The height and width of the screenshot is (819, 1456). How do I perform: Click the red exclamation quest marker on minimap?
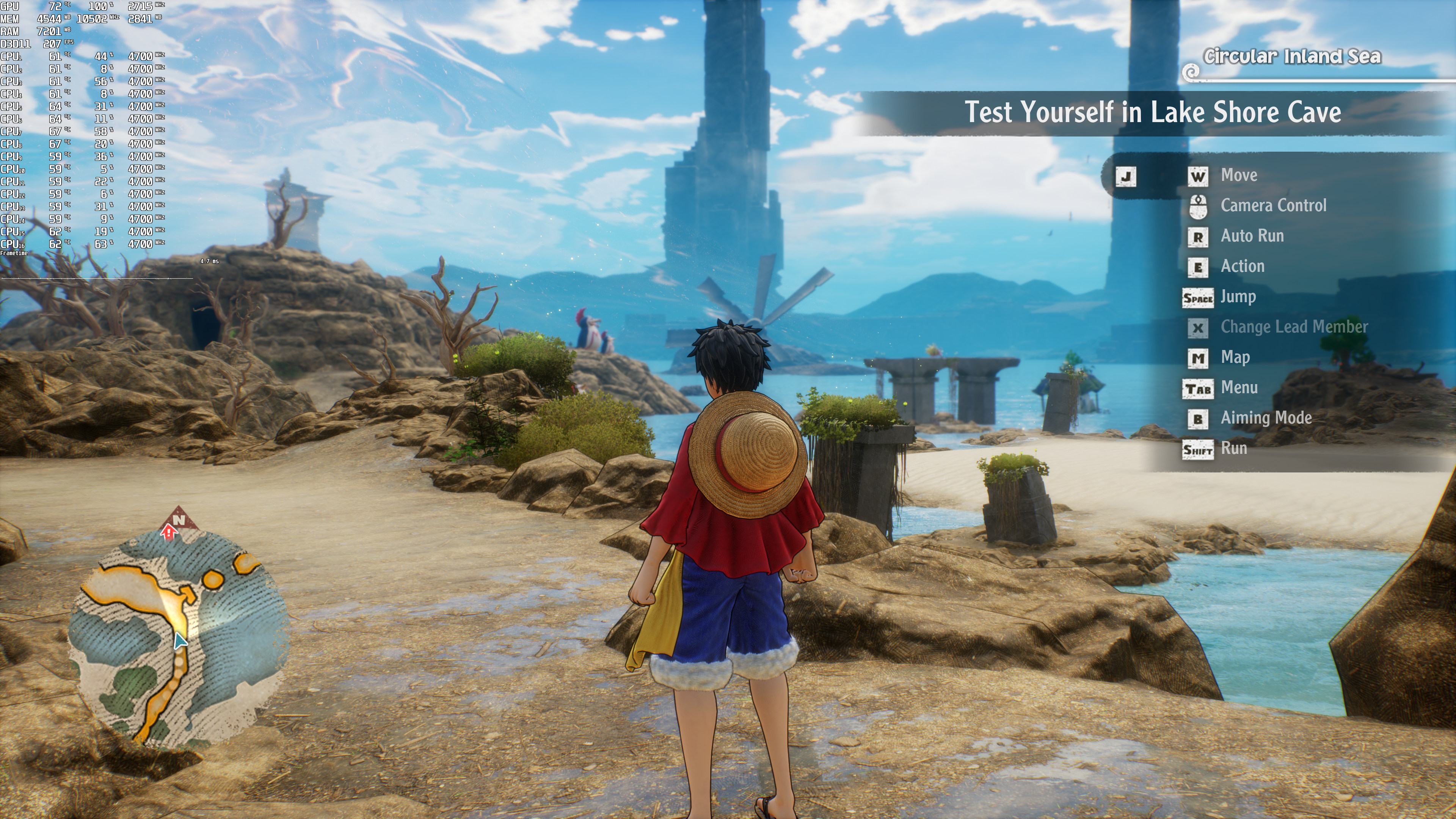(x=168, y=532)
